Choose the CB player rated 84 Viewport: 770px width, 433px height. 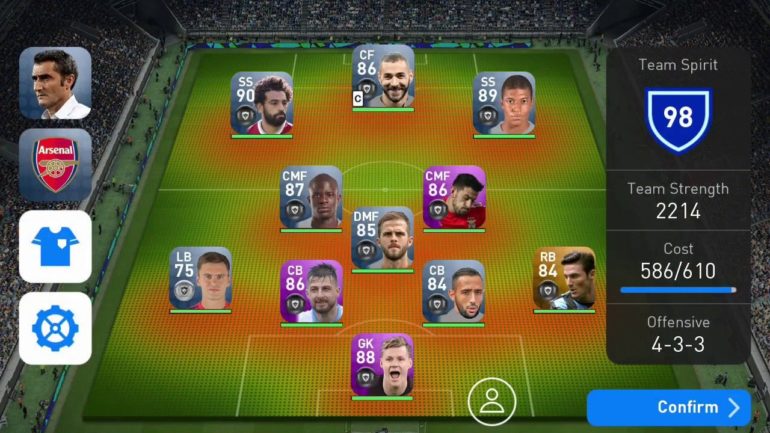(454, 291)
